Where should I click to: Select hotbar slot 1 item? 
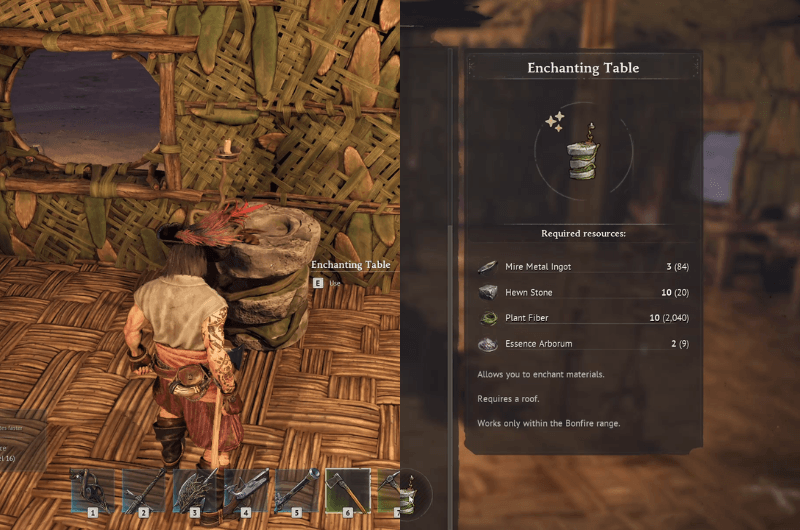tap(92, 490)
